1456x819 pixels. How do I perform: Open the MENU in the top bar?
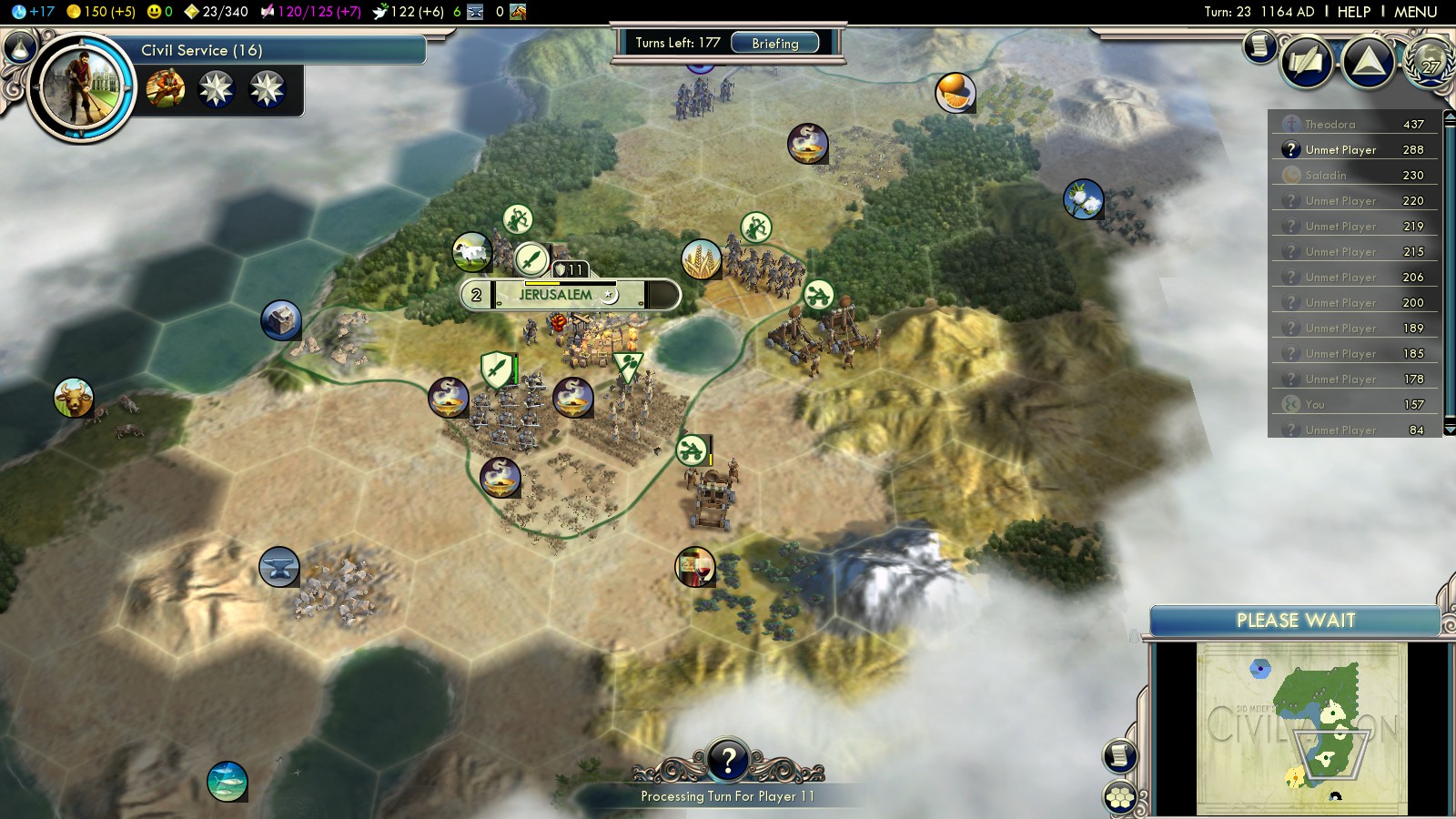point(1415,12)
